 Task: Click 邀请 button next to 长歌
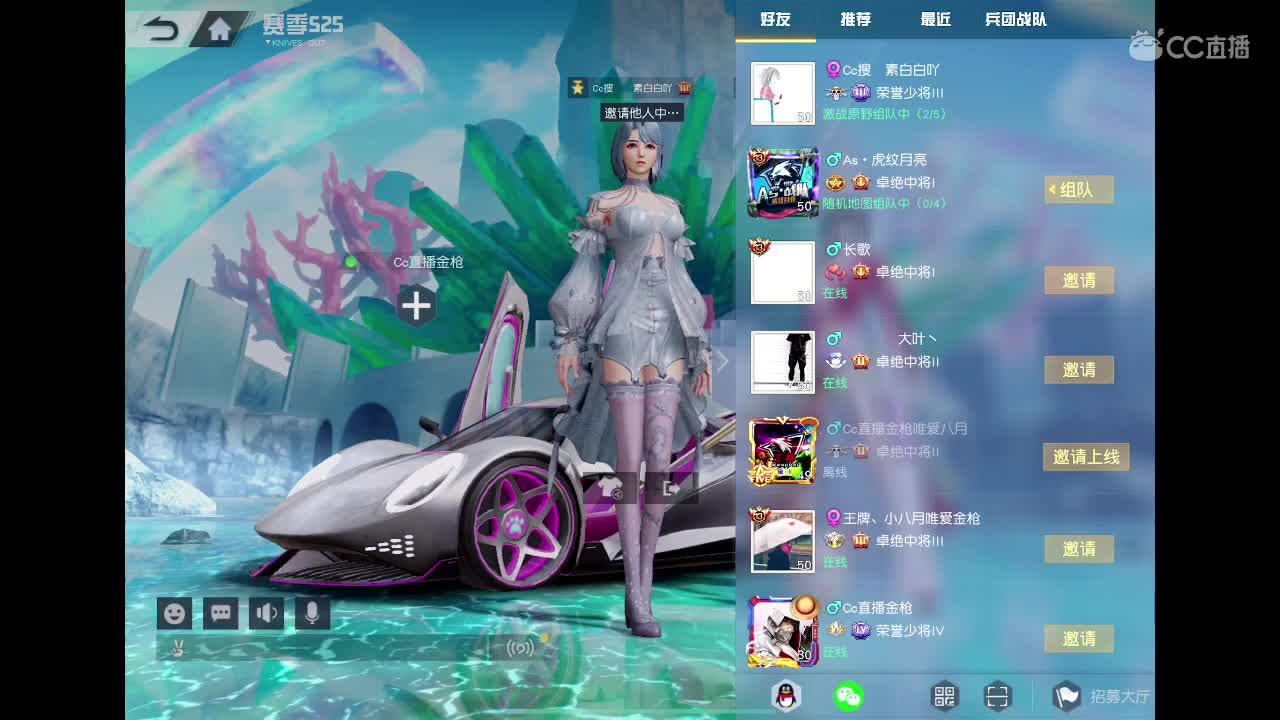point(1079,281)
